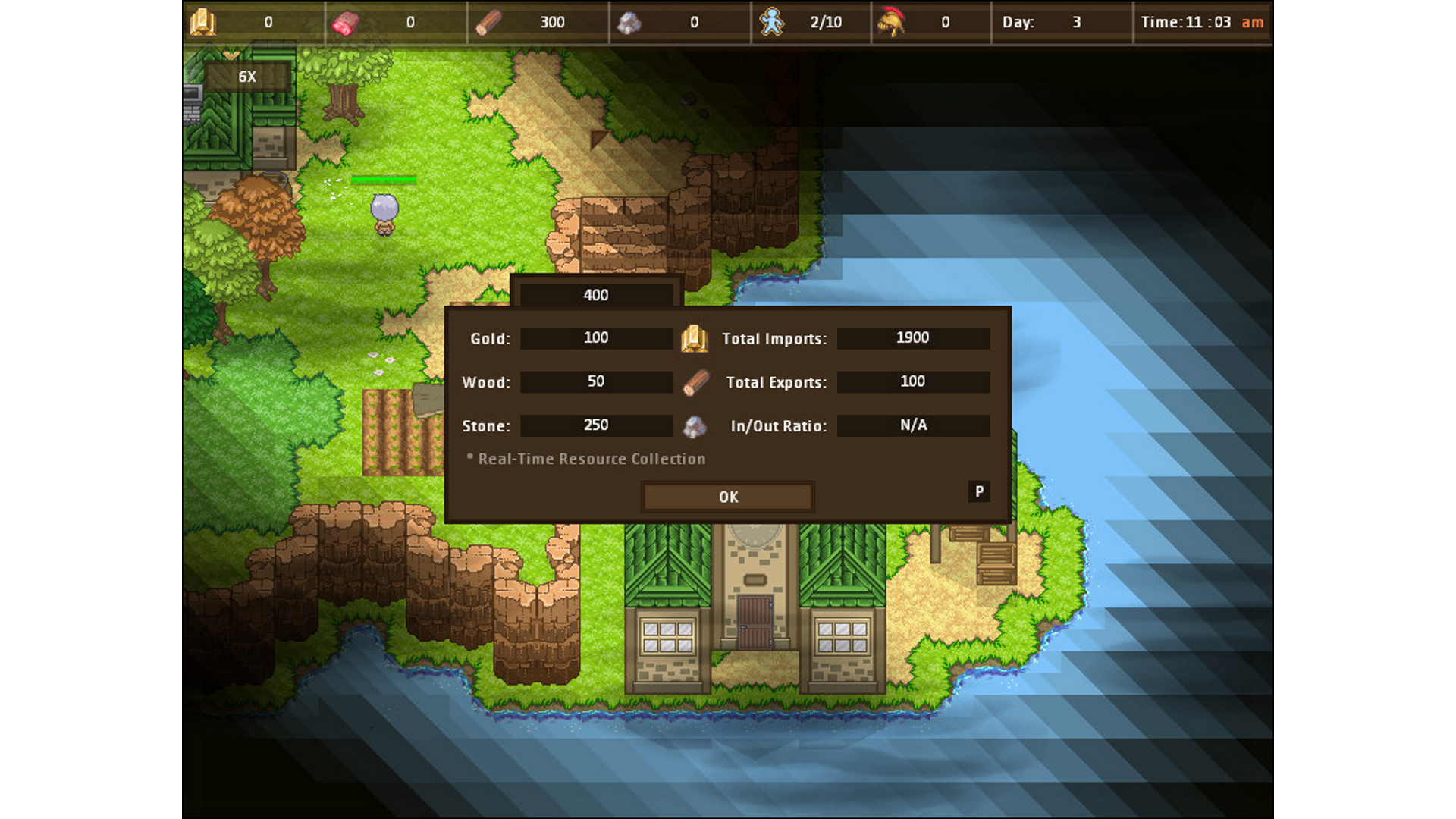The width and height of the screenshot is (1456, 819).
Task: Click the gold bars icon in top bar
Action: 203,22
